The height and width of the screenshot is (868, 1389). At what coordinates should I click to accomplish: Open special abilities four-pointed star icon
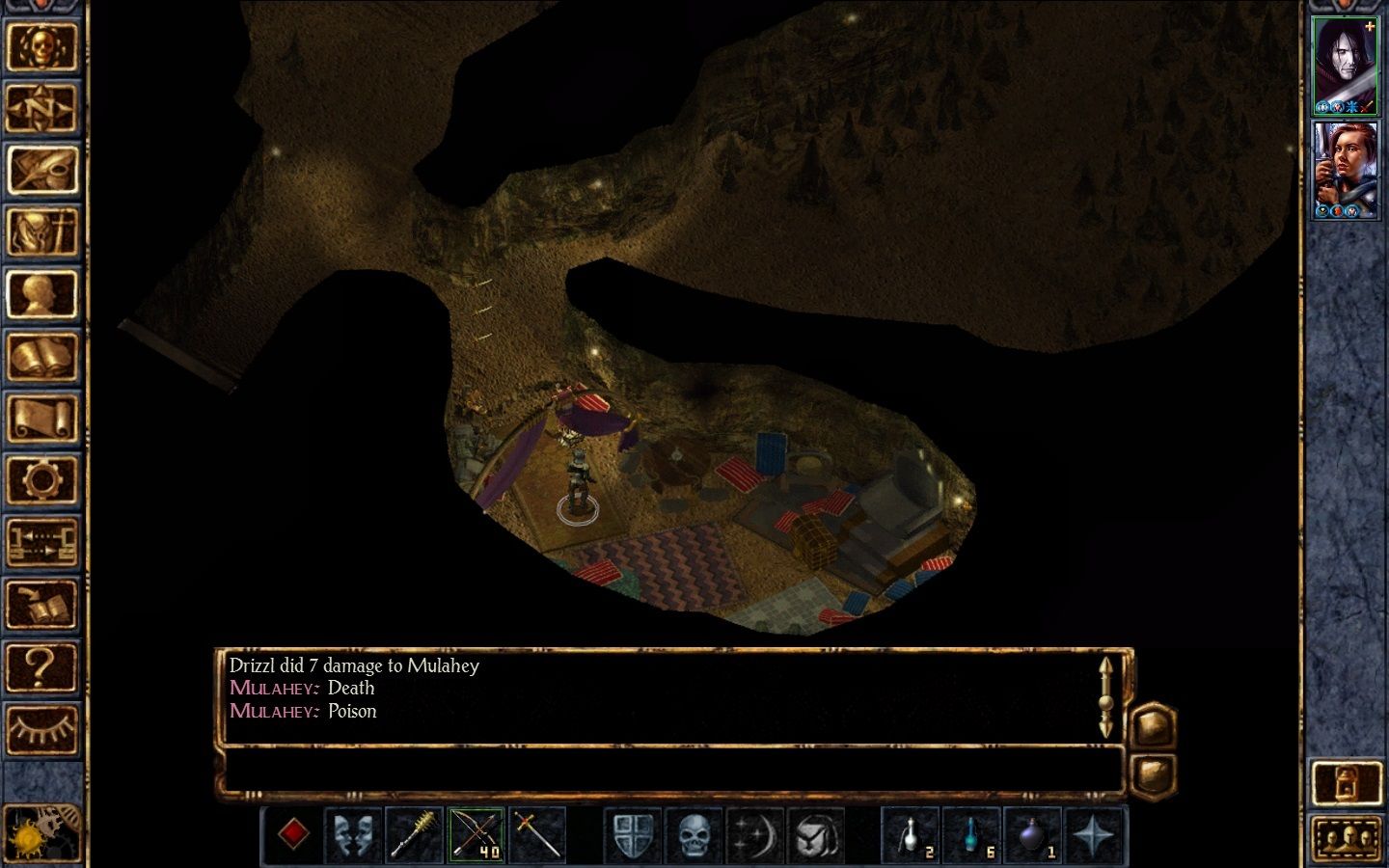click(1093, 834)
